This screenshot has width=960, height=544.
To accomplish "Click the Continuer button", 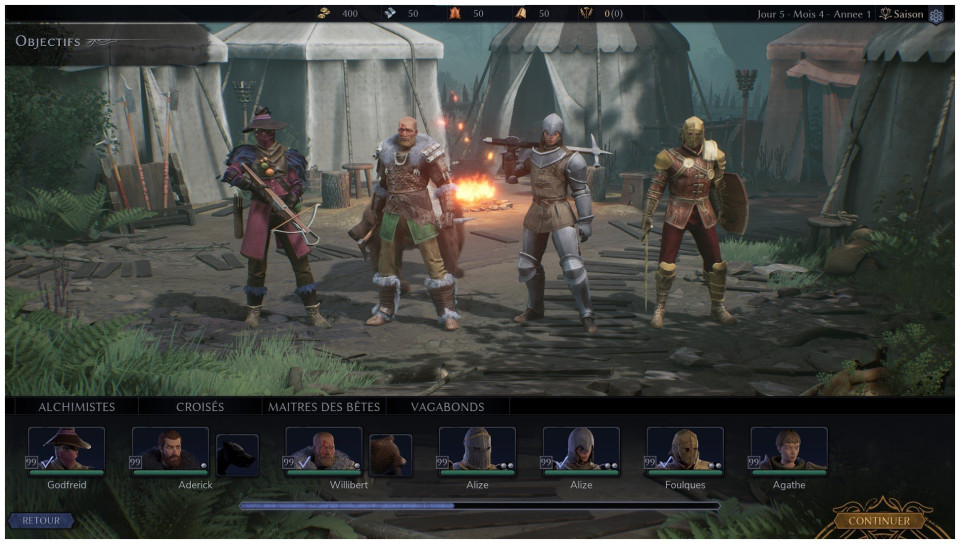I will pos(879,521).
